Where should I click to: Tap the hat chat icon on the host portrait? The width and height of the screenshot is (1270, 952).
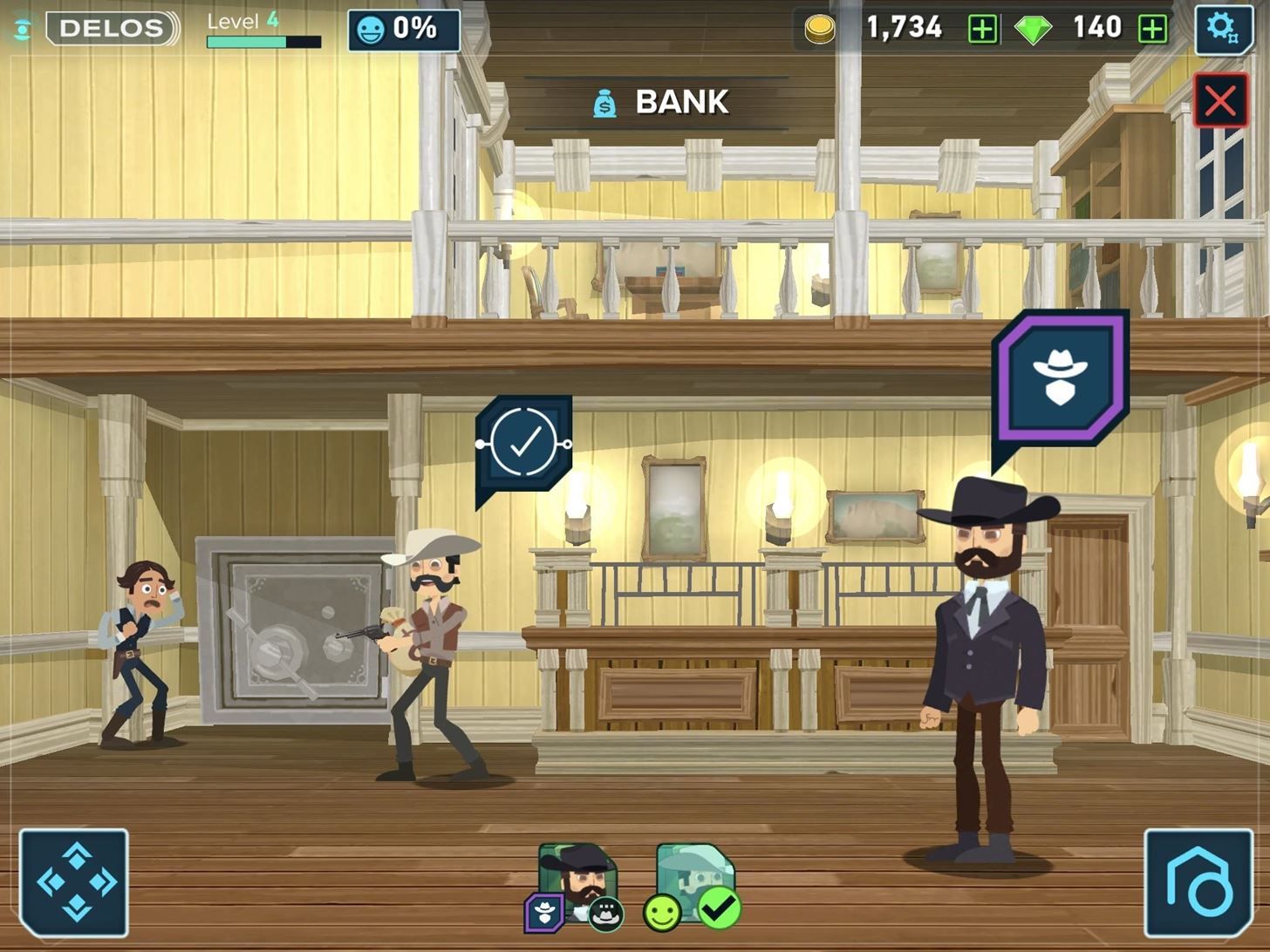pos(604,913)
